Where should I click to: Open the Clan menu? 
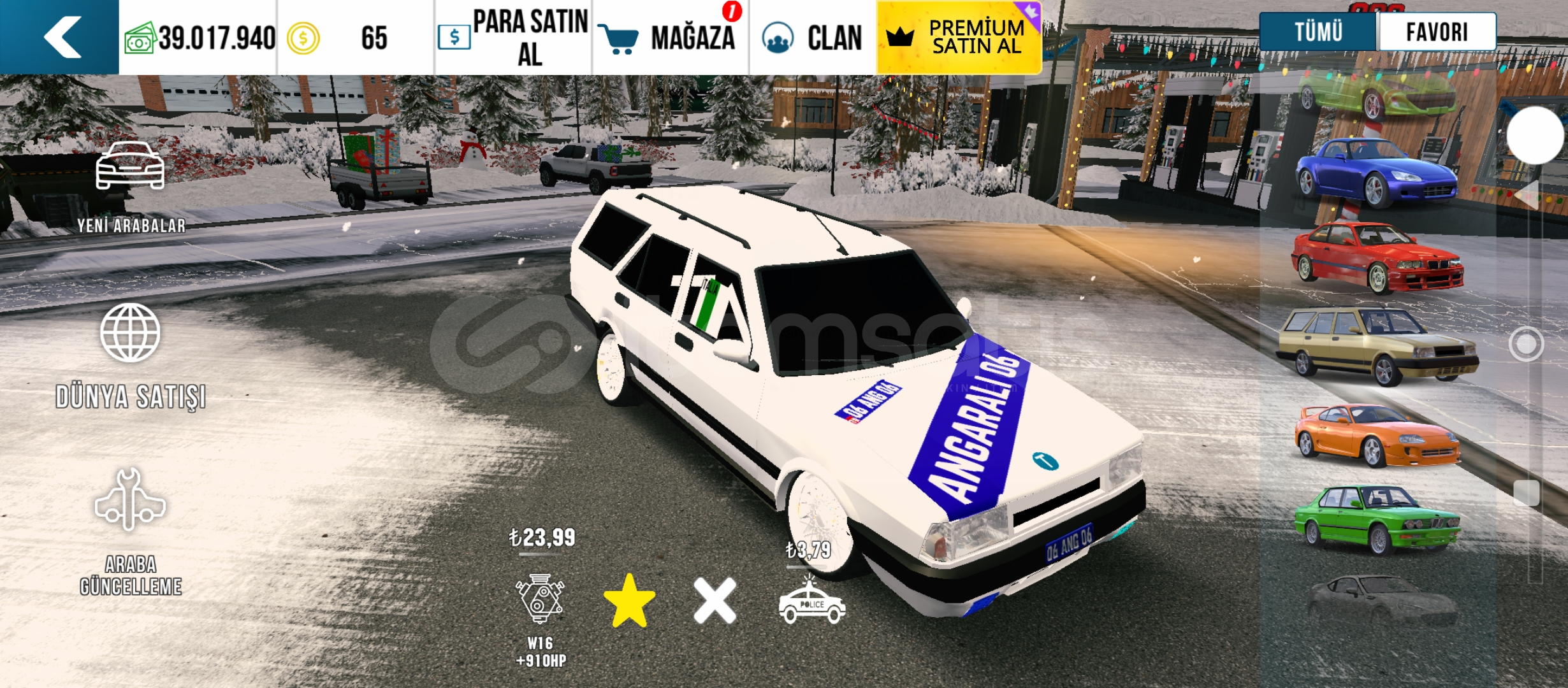pyautogui.click(x=813, y=38)
